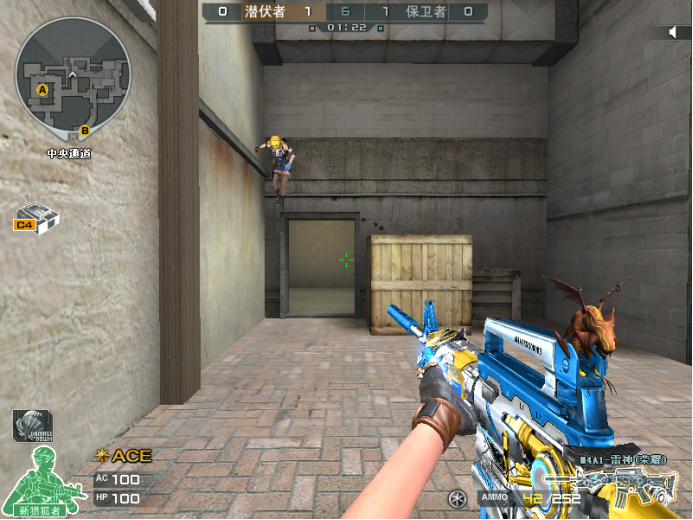The width and height of the screenshot is (693, 520).
Task: Click the grey parachute icon above the portrait
Action: click(x=32, y=425)
